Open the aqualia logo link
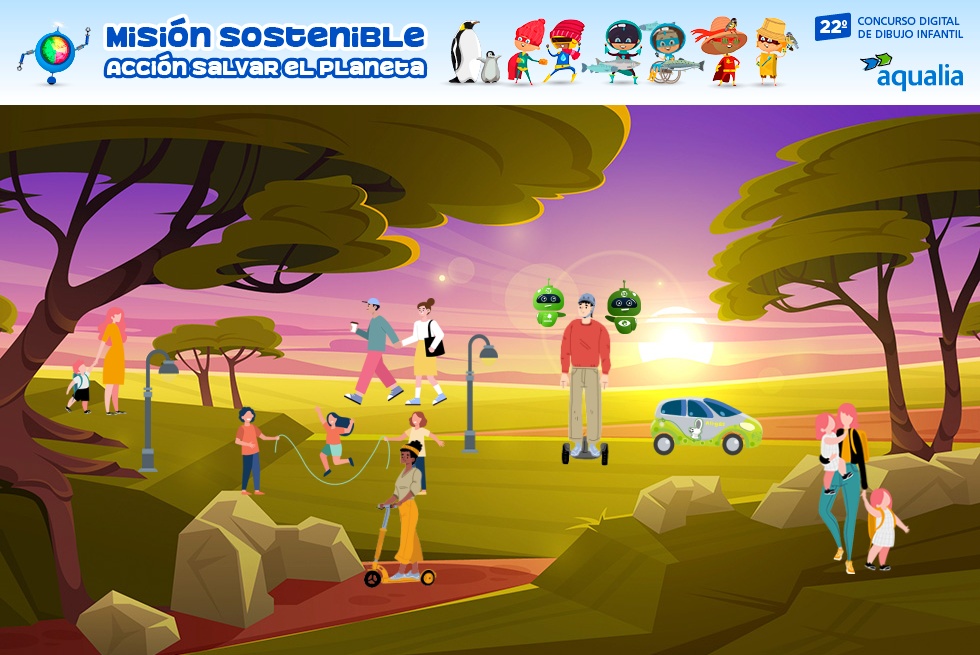Screen dimensions: 980x655 point(912,71)
